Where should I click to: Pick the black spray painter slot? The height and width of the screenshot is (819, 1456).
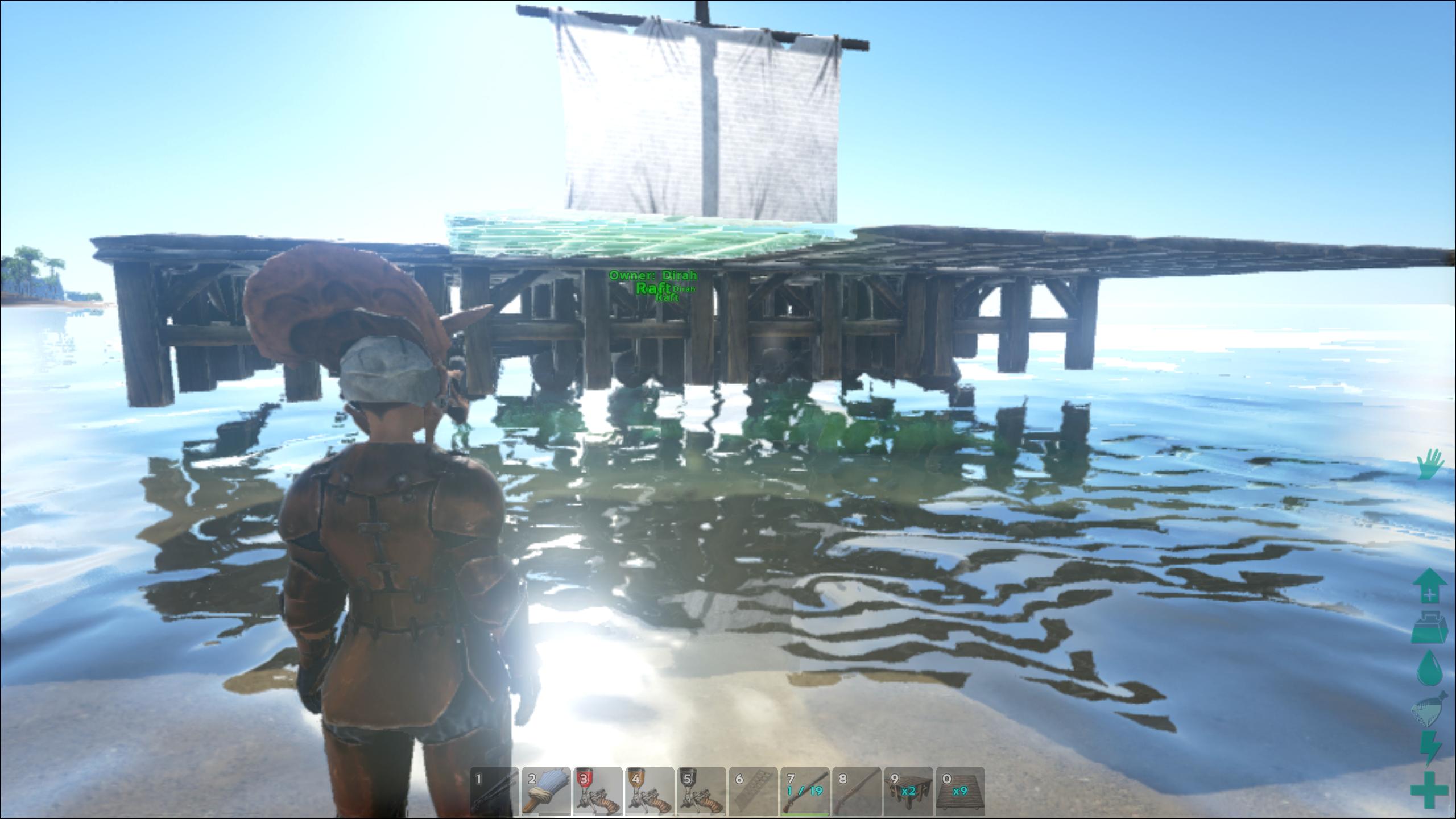(701, 791)
